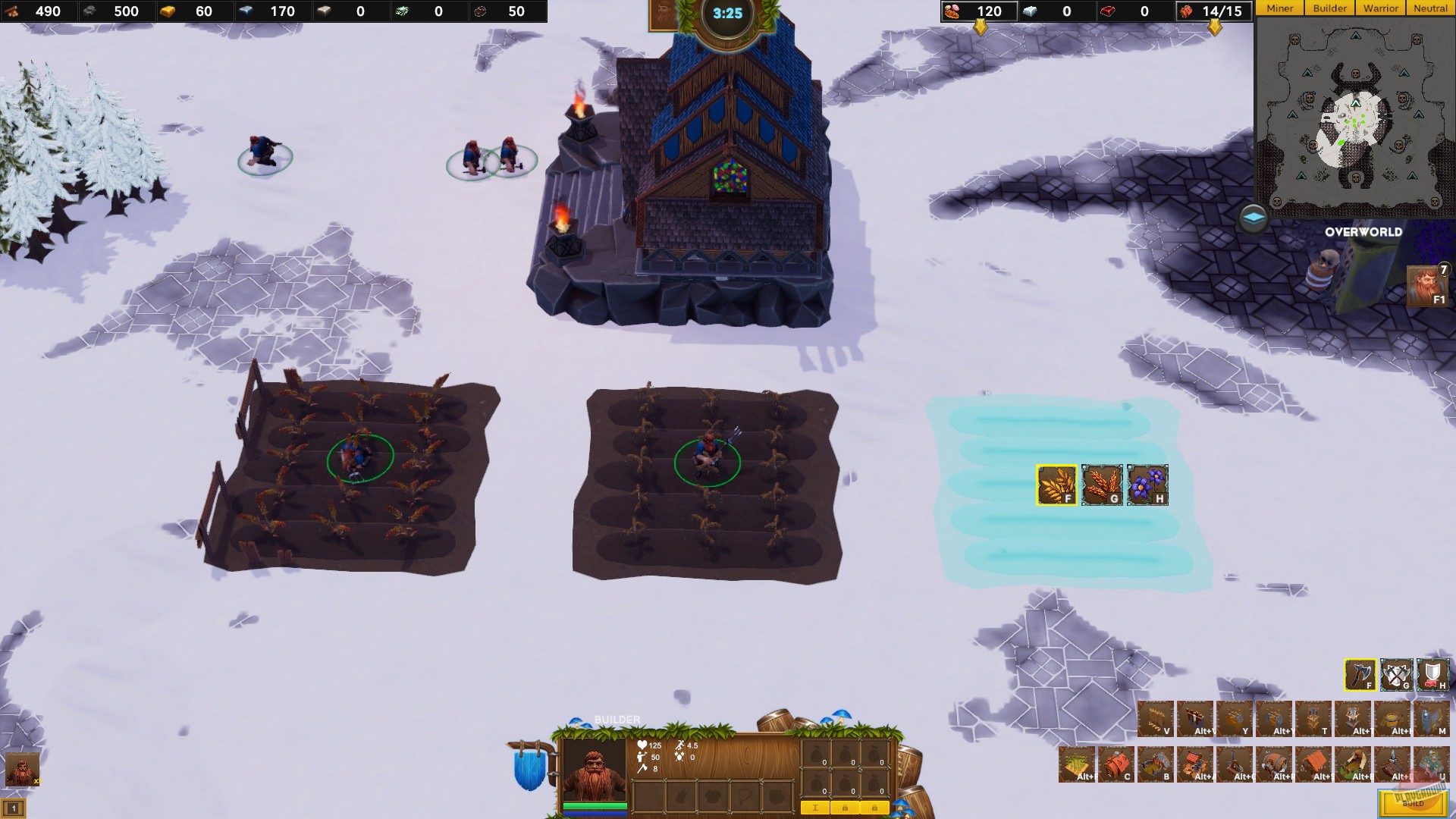Expand food resource details via yellow arrow

point(982,27)
